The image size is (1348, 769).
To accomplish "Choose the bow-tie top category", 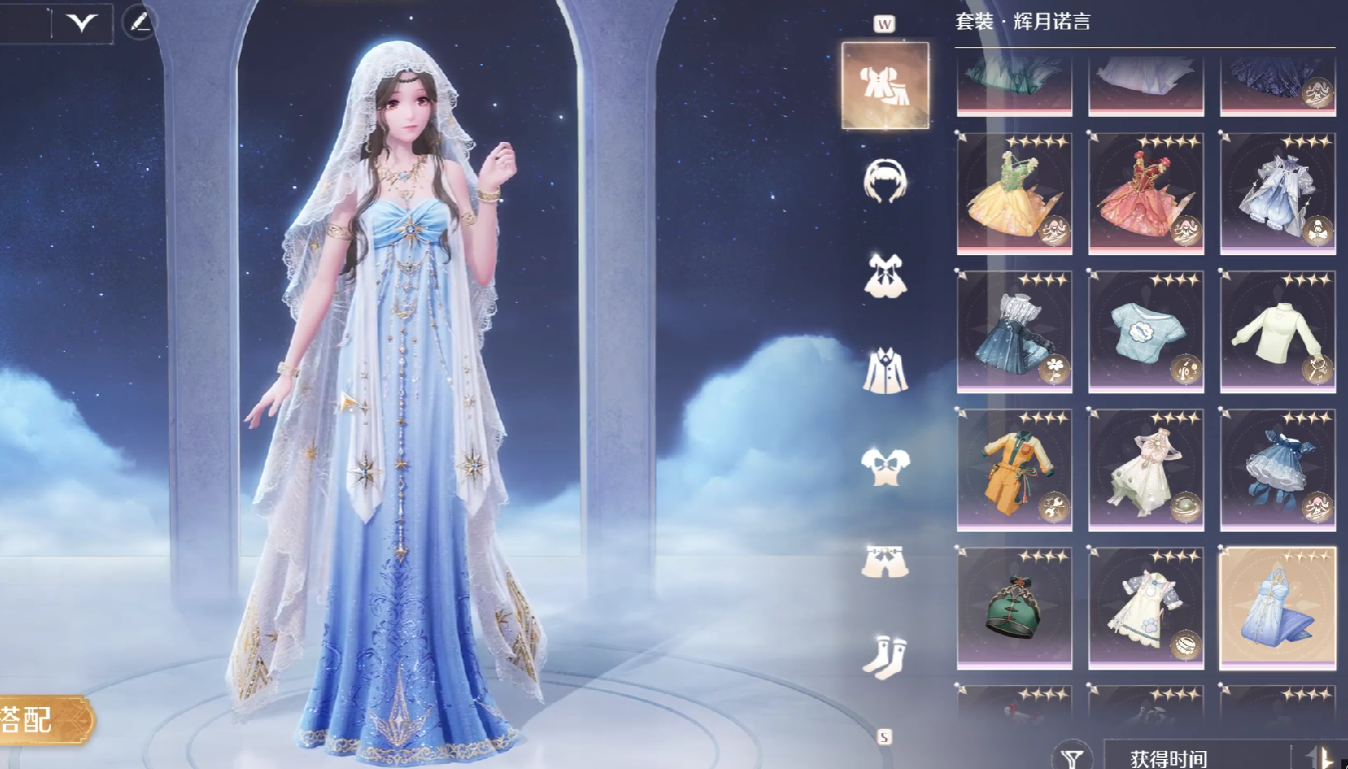I will pyautogui.click(x=885, y=466).
